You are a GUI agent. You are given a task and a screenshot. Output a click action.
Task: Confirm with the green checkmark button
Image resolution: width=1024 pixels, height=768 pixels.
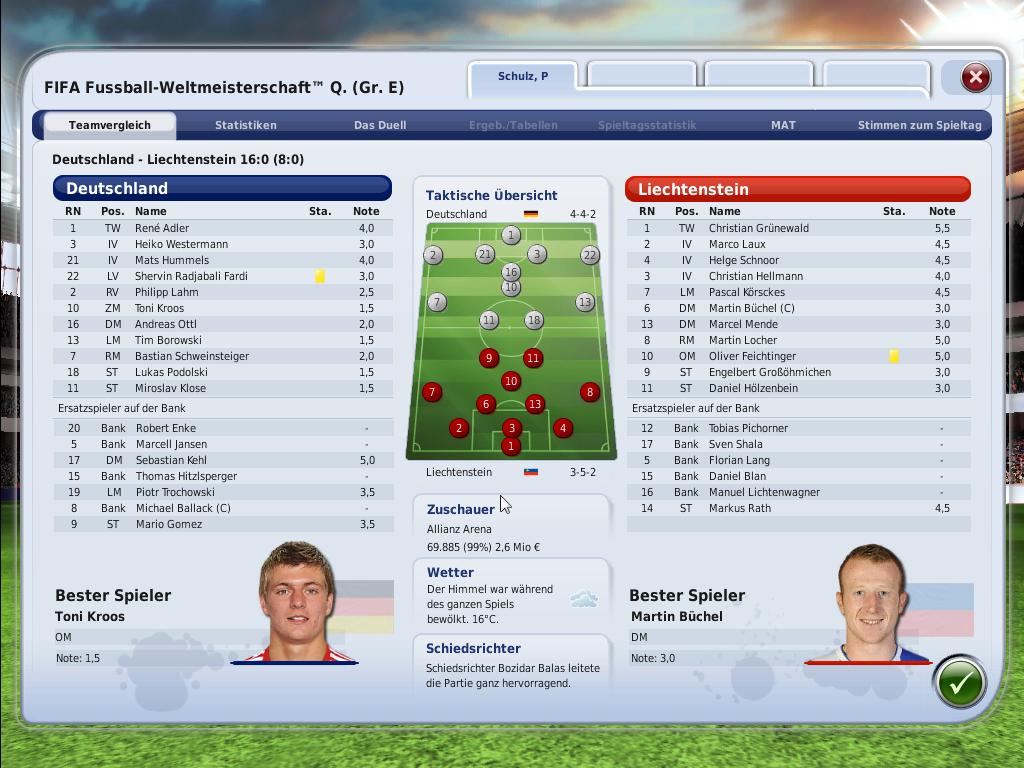coord(959,683)
